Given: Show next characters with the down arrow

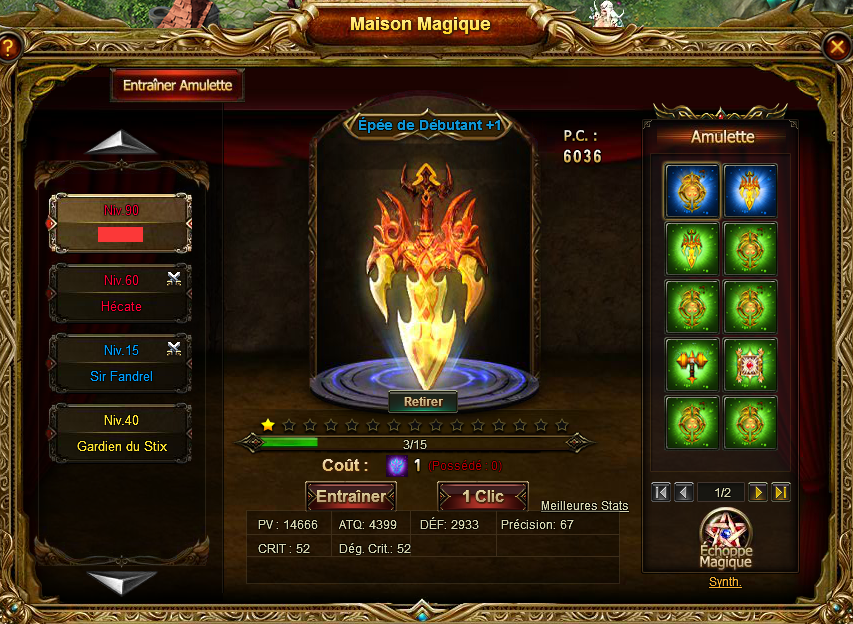Looking at the screenshot, I should [x=121, y=580].
